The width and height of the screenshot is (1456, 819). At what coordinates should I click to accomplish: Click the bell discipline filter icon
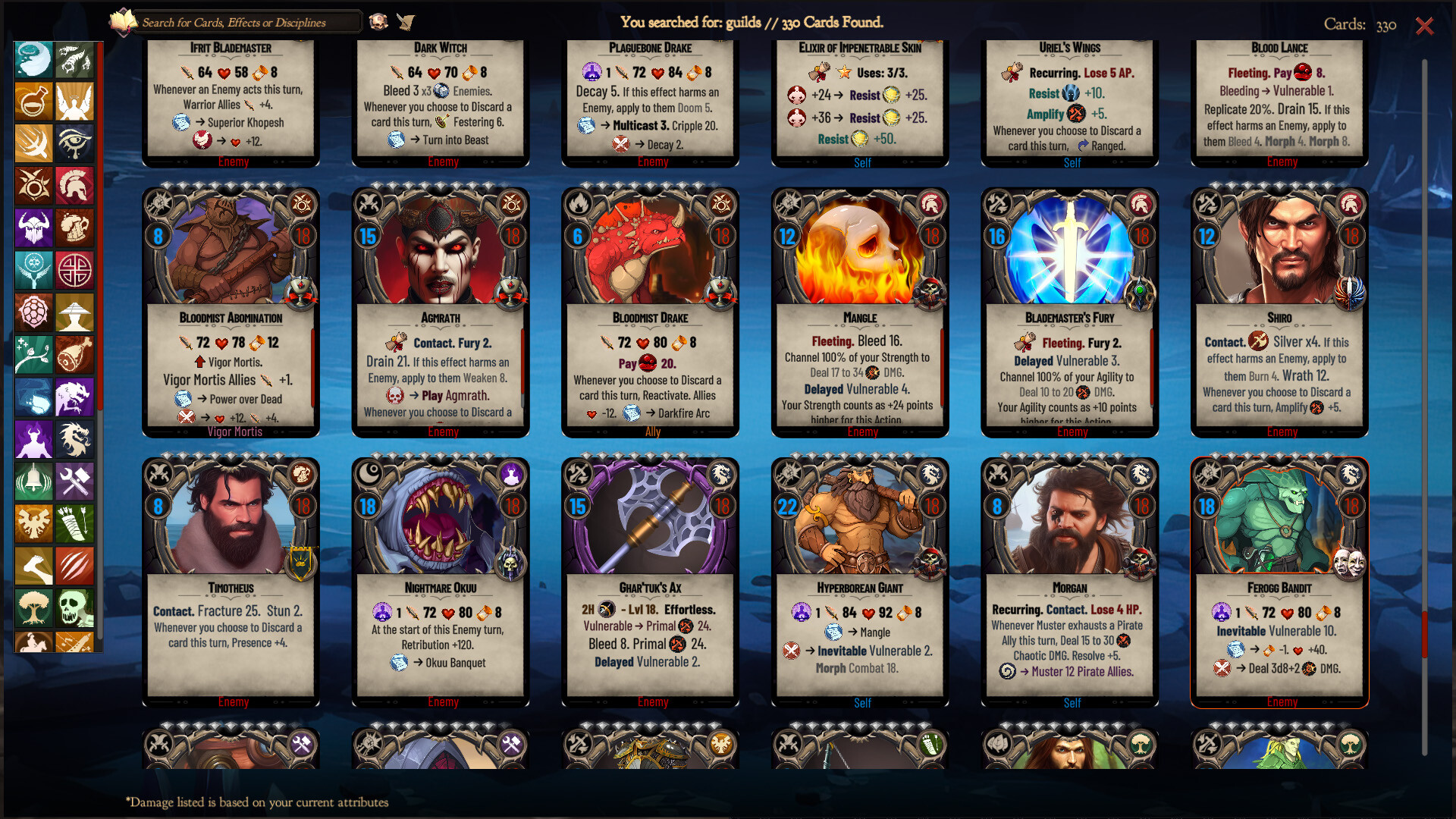click(x=33, y=481)
